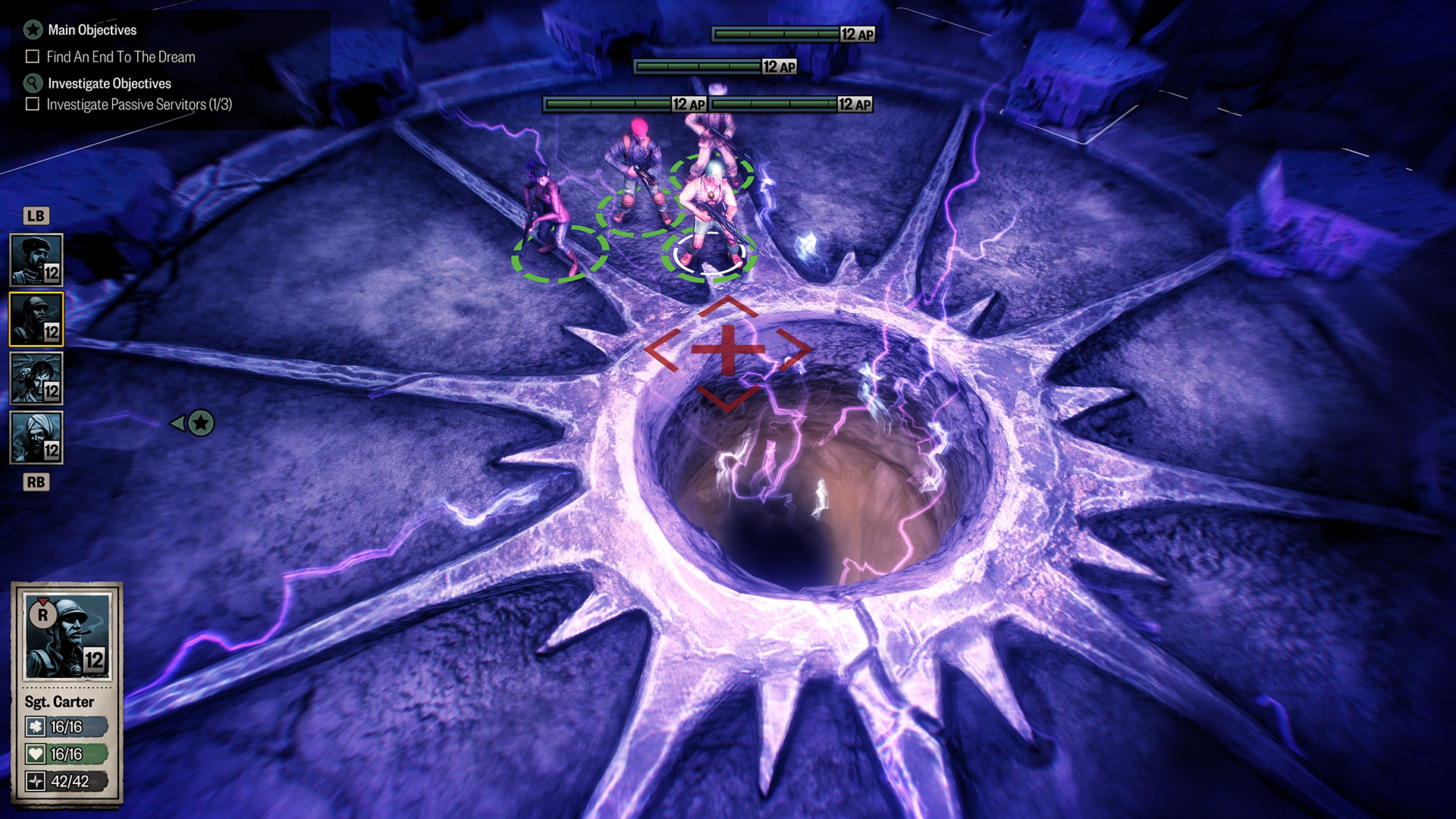This screenshot has width=1456, height=819.
Task: Open the Main Objectives tracker heading
Action: pos(92,30)
